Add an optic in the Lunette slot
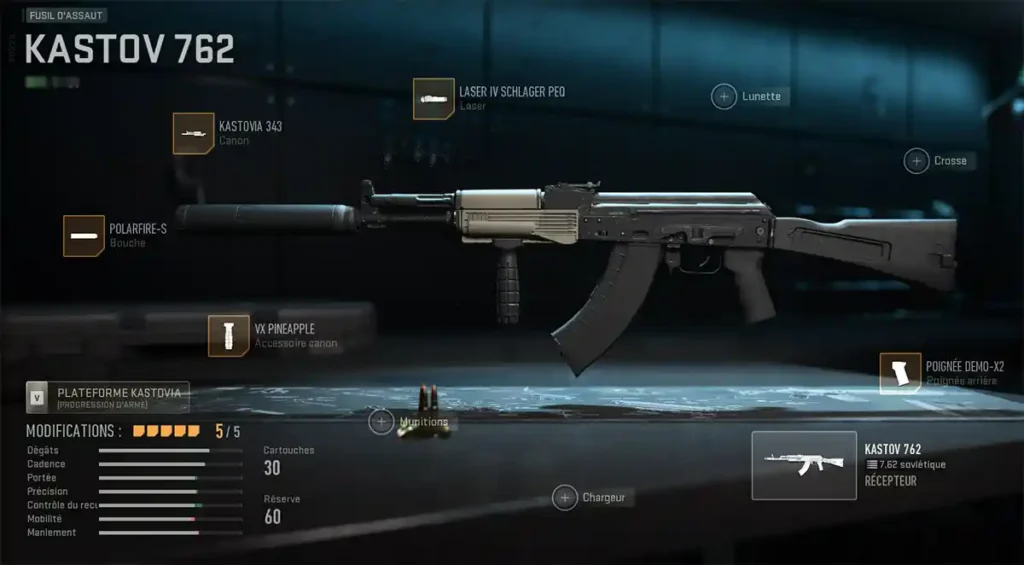Image resolution: width=1024 pixels, height=565 pixels. [723, 96]
